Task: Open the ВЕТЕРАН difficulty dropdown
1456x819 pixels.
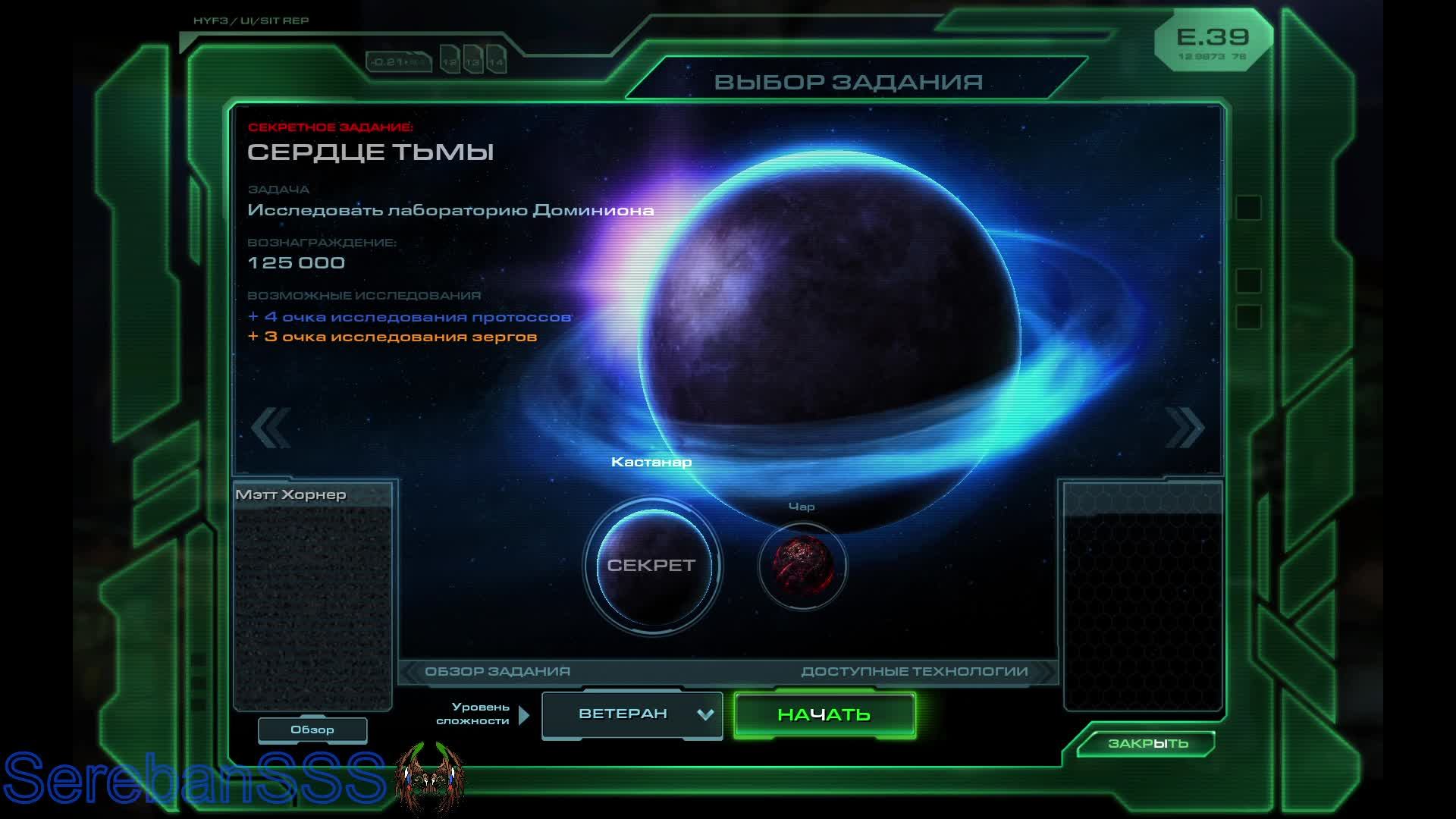Action: [632, 714]
